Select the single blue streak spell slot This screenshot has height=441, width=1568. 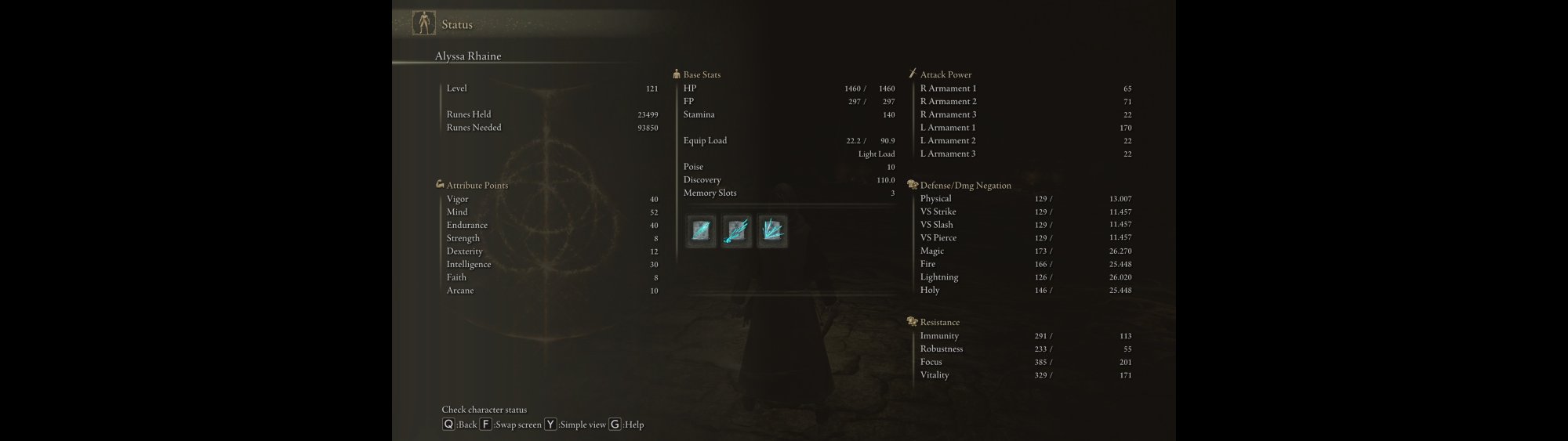click(701, 232)
